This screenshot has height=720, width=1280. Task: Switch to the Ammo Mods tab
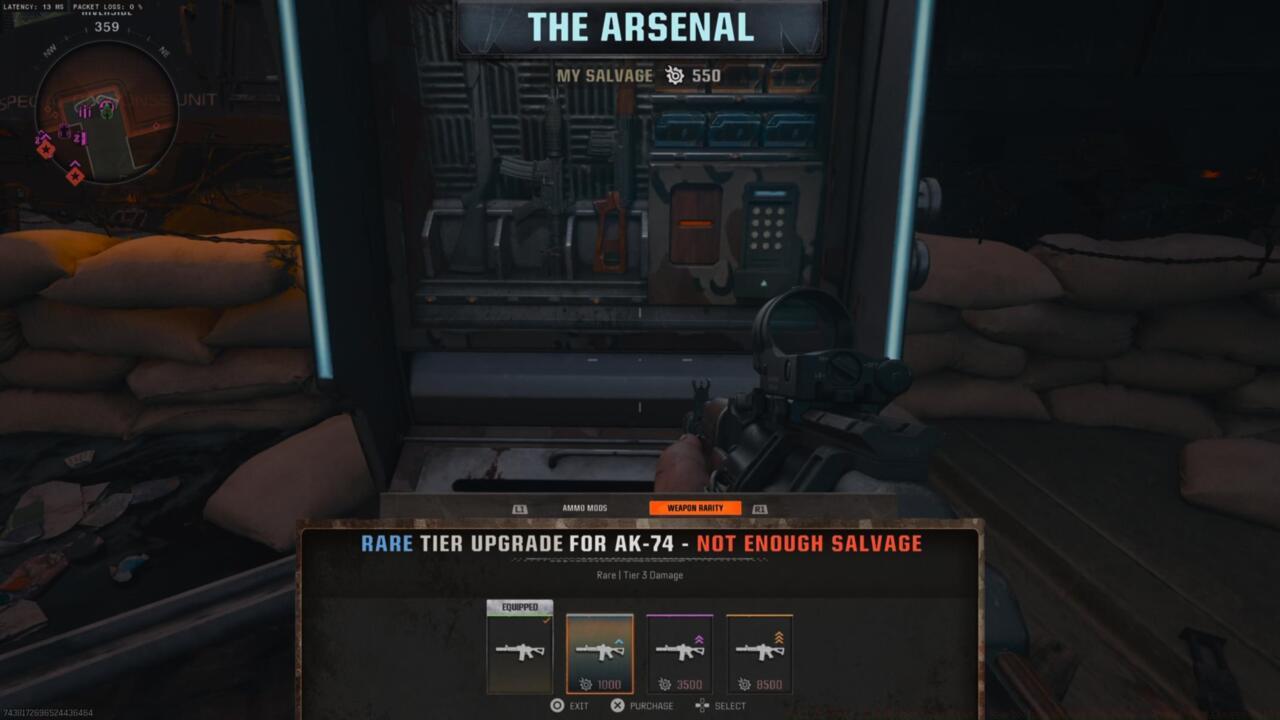coord(585,507)
